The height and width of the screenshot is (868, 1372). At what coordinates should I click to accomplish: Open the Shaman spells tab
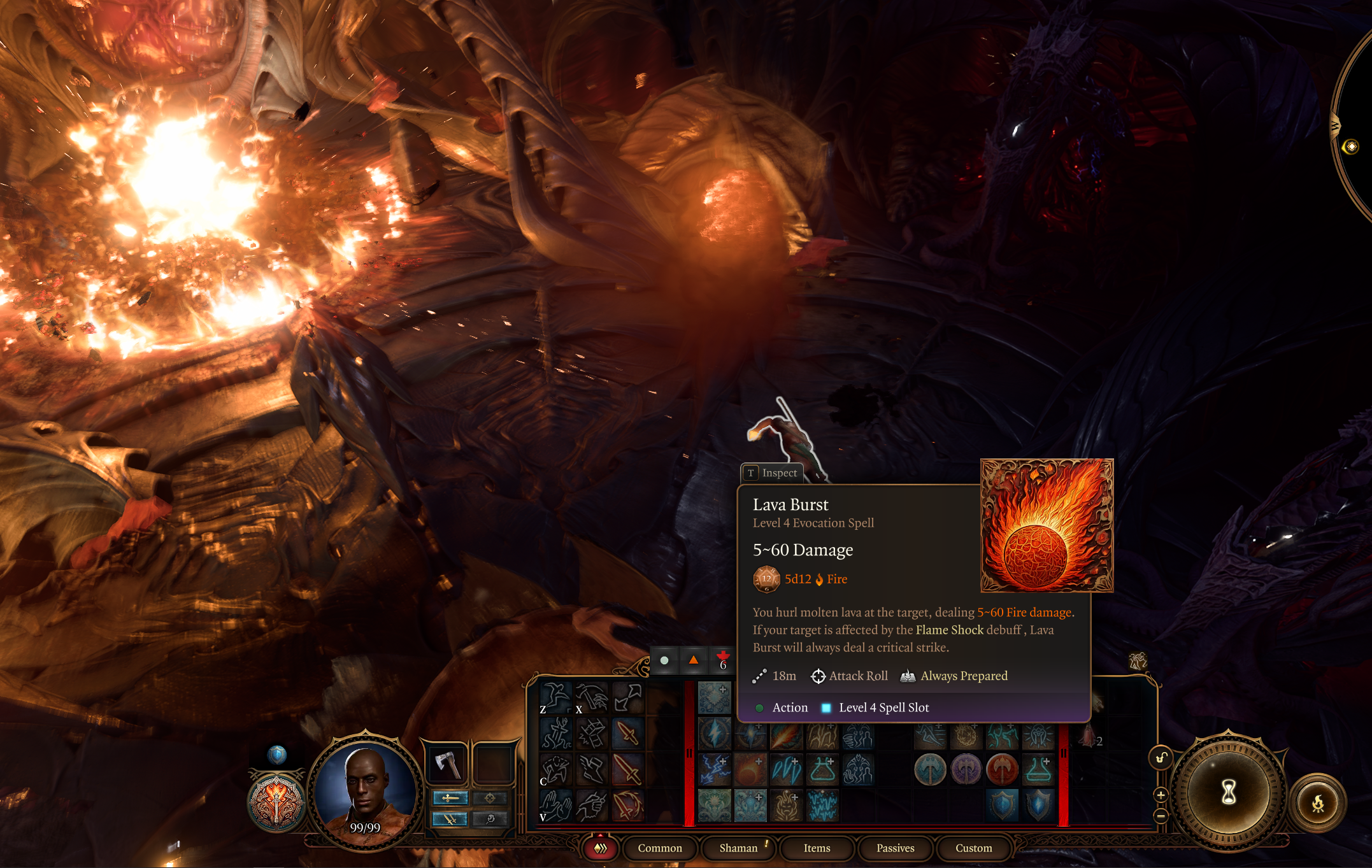[x=738, y=848]
